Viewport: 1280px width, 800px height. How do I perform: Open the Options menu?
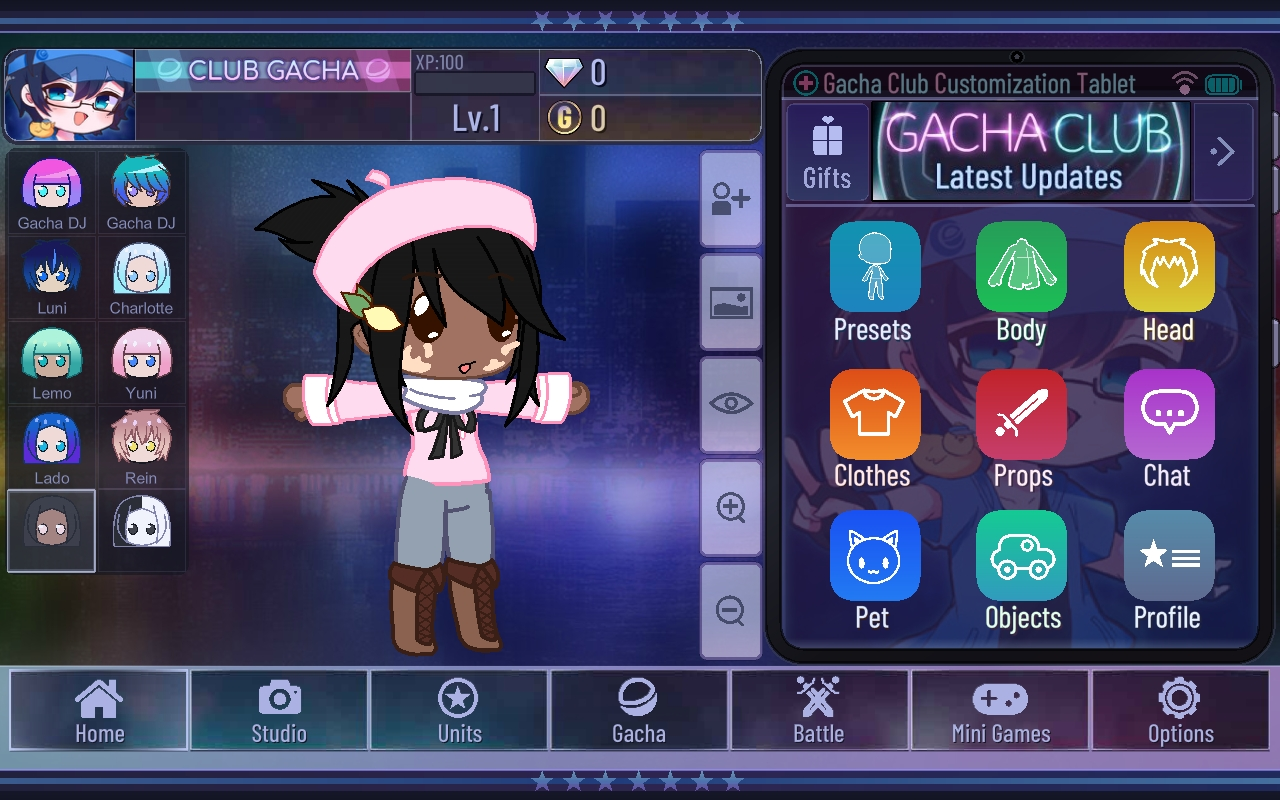1180,710
